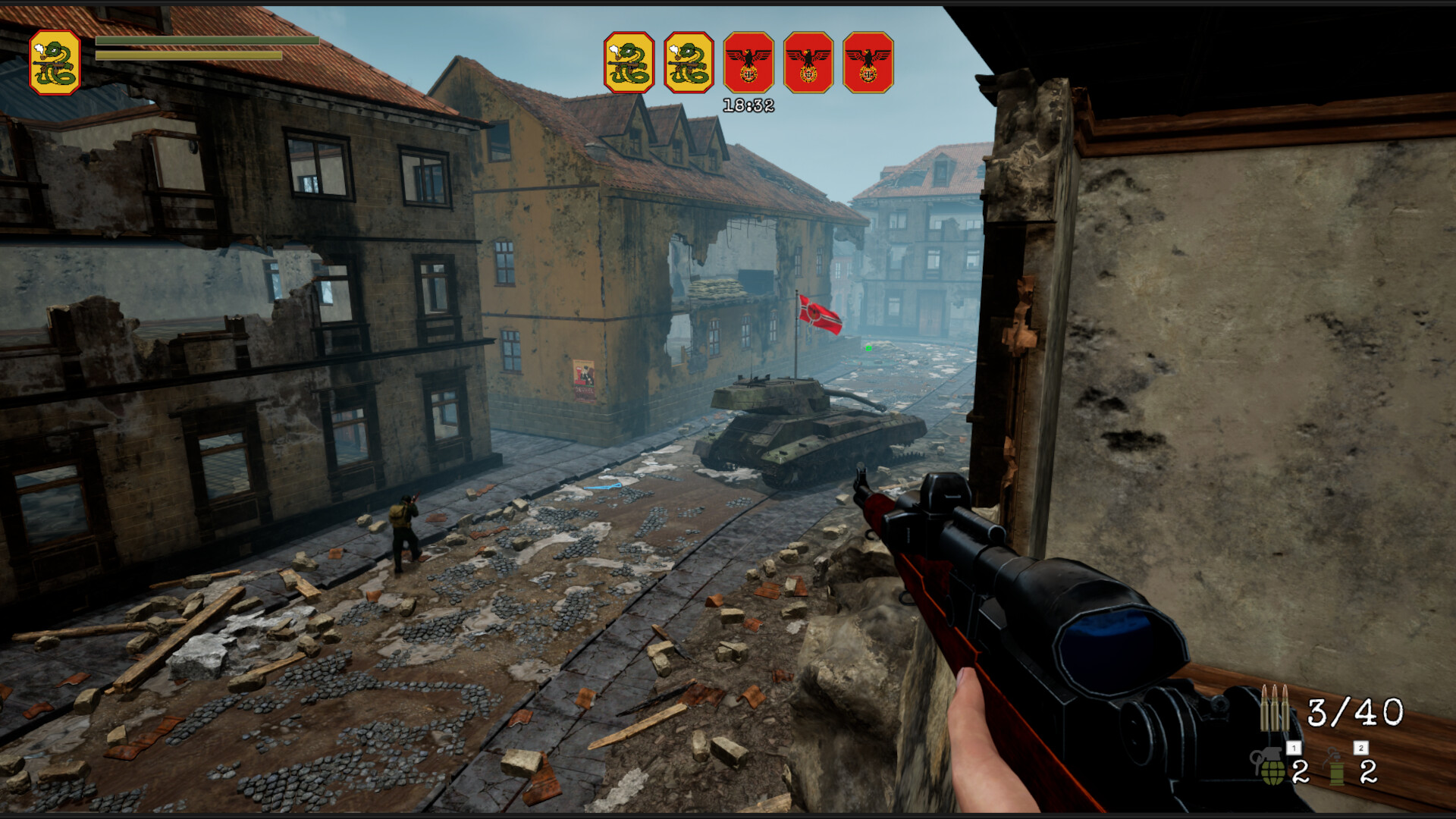This screenshot has width=1456, height=819.
Task: Open details on the 3/40 ammo counter
Action: [x=1355, y=711]
